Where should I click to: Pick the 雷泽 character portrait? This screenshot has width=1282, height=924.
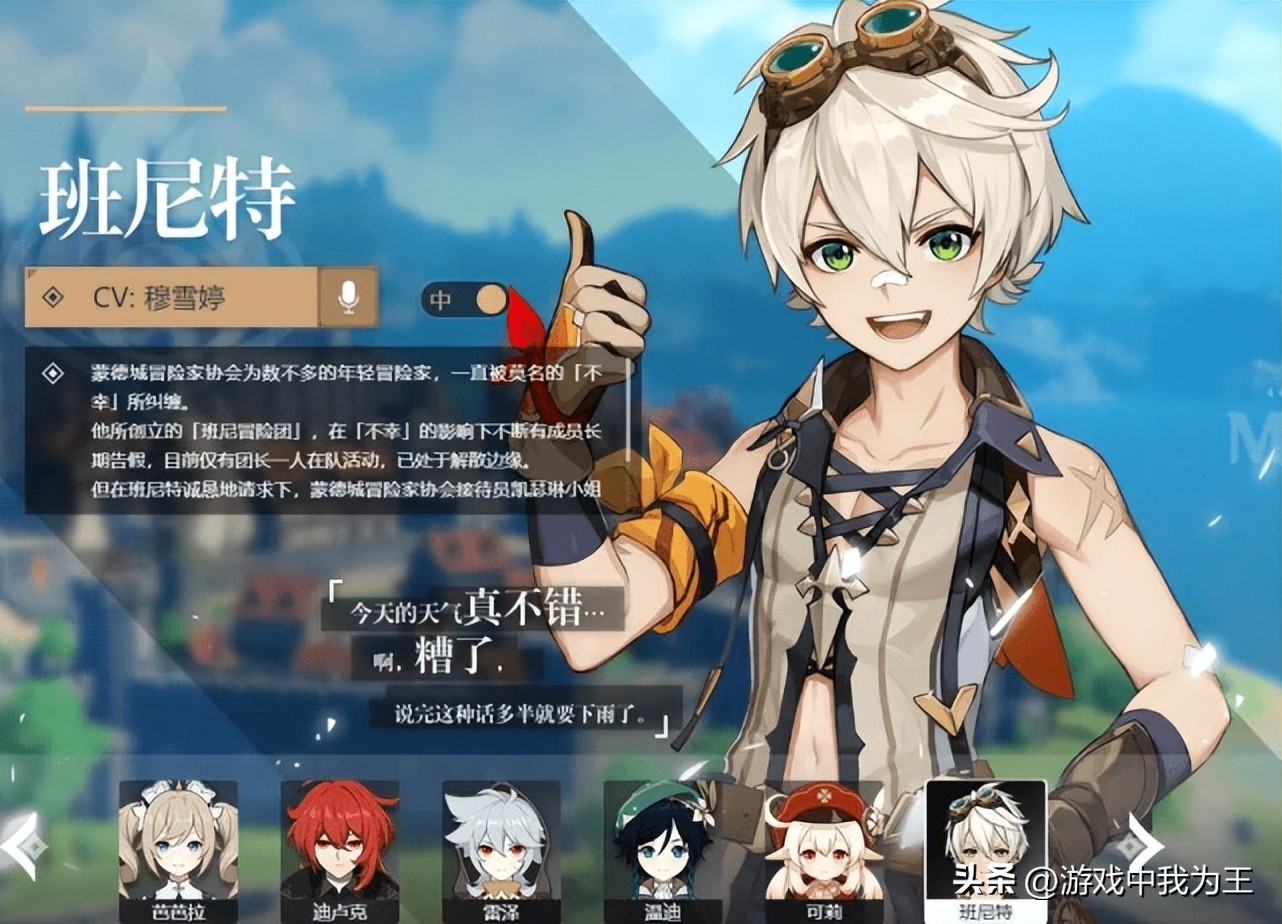[501, 848]
